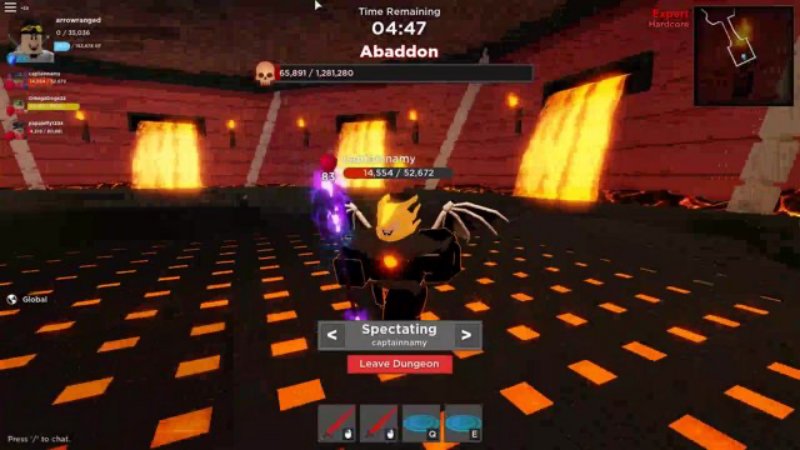Open the Global chat channel icon

12,299
